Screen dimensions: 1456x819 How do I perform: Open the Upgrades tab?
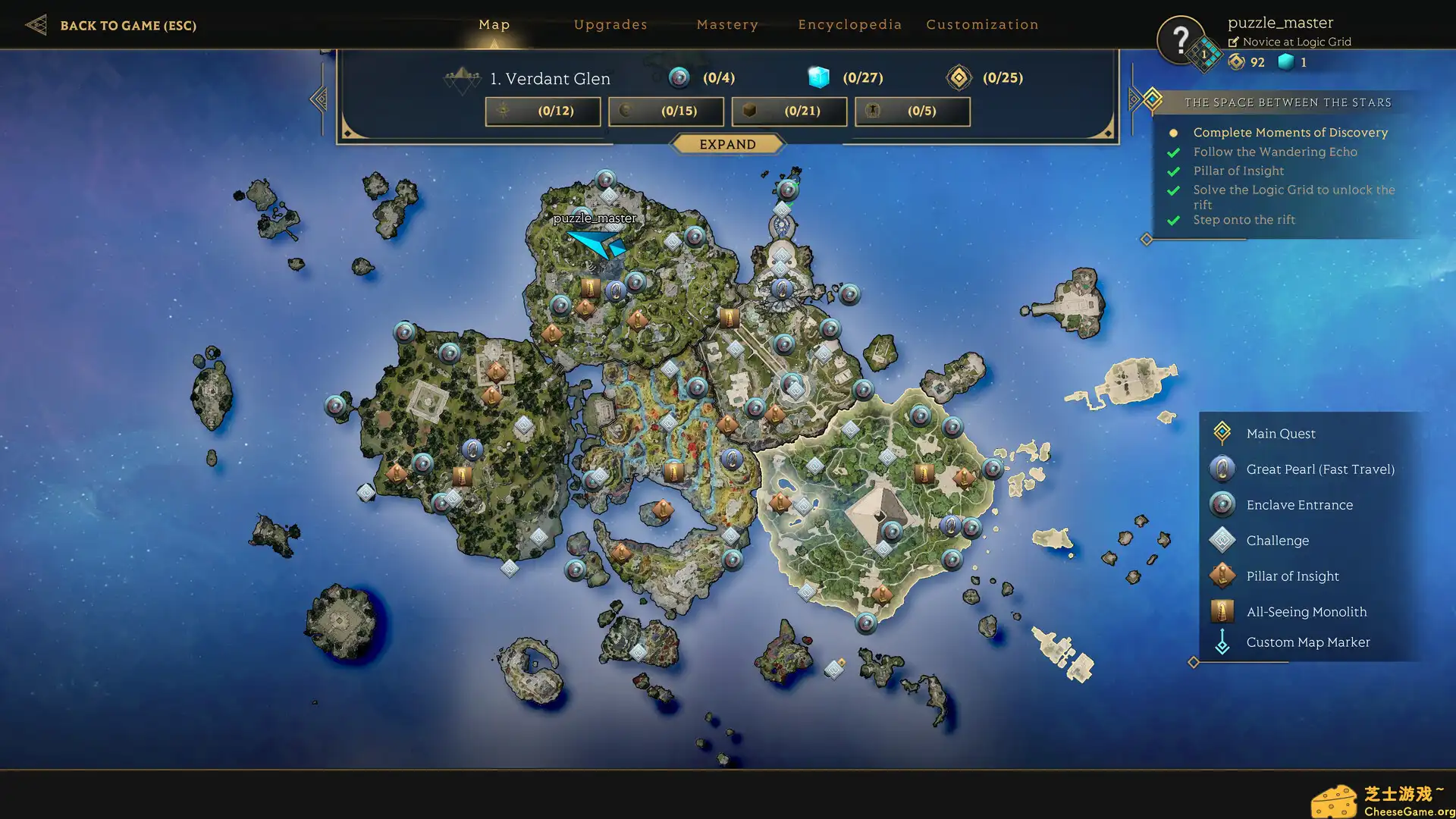(x=610, y=24)
